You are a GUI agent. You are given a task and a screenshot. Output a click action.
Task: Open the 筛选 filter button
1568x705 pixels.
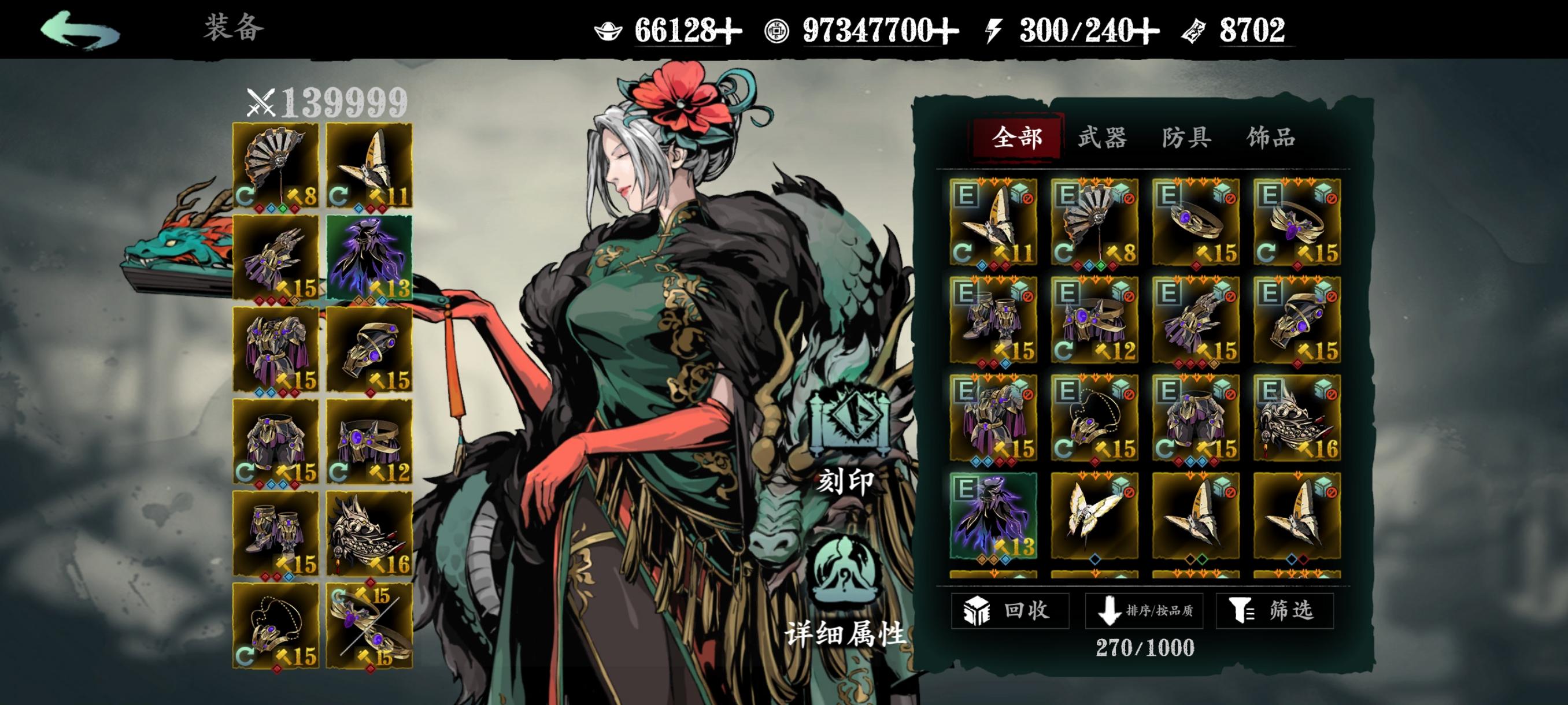[x=1275, y=610]
